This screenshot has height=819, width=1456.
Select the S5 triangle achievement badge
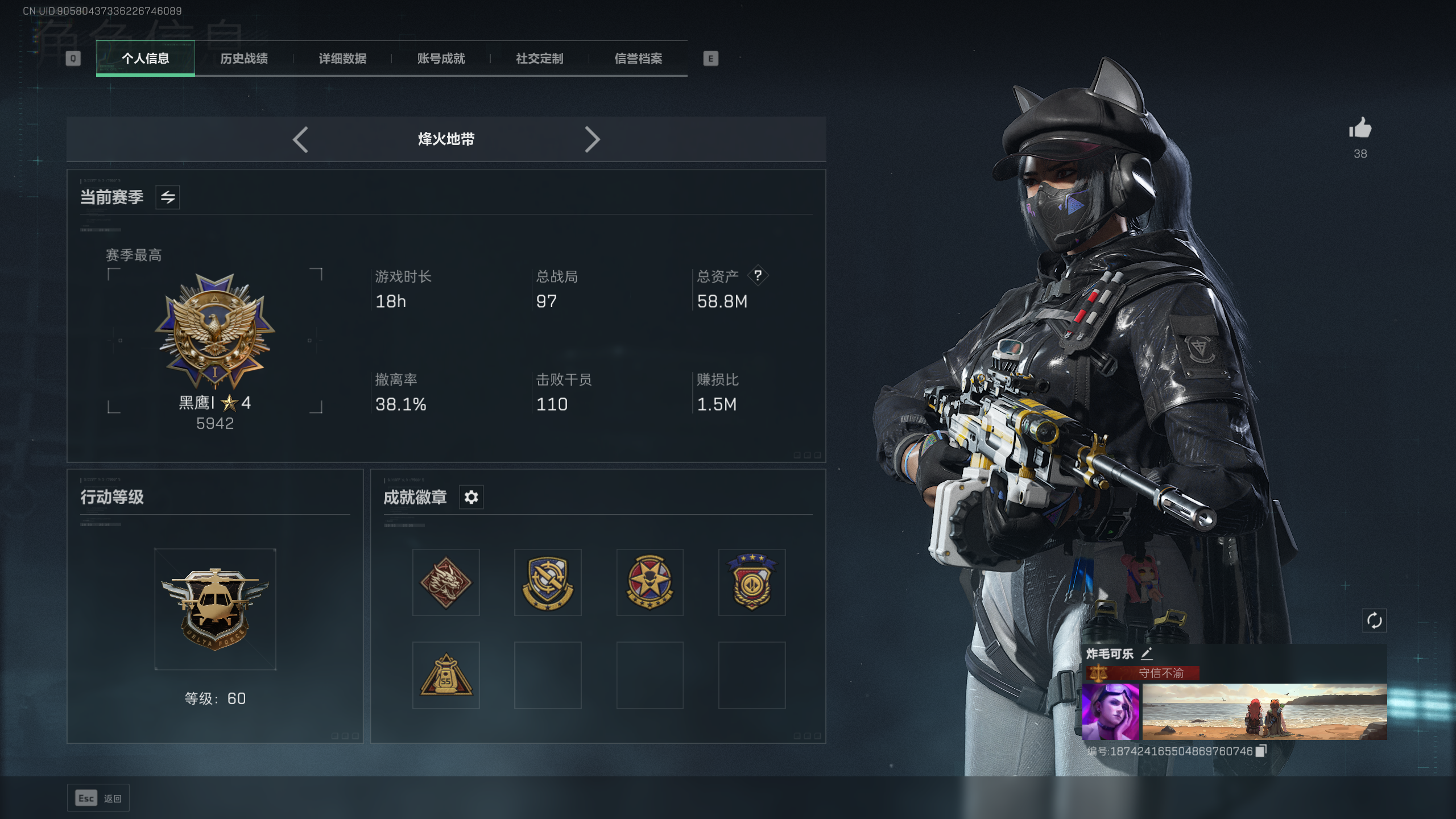446,675
